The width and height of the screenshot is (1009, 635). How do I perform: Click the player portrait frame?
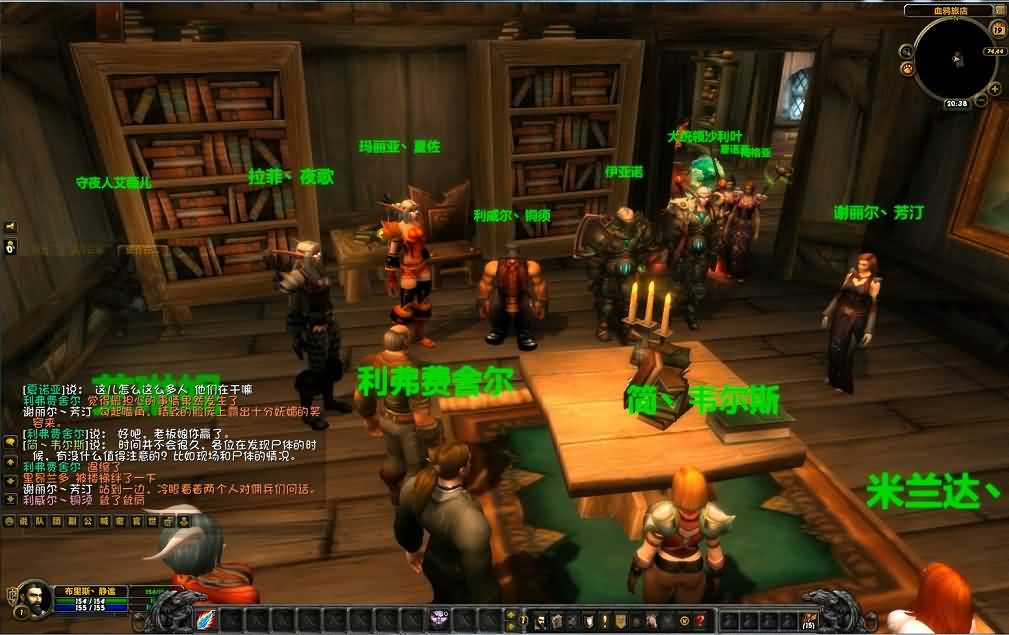point(35,598)
